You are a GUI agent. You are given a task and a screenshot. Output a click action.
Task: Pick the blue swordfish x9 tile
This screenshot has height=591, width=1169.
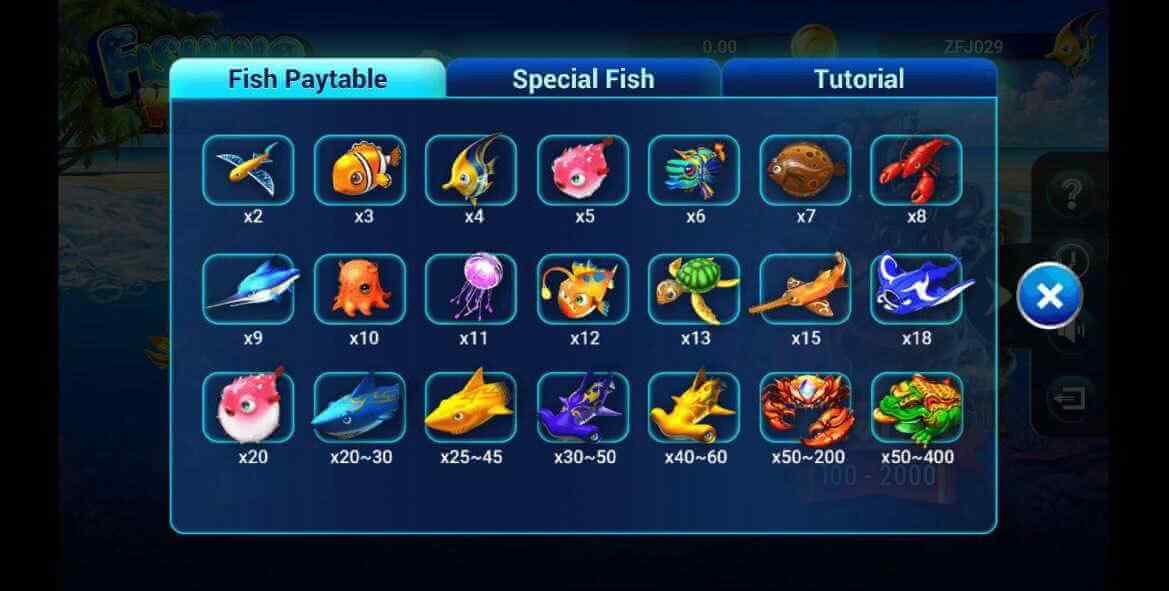248,289
